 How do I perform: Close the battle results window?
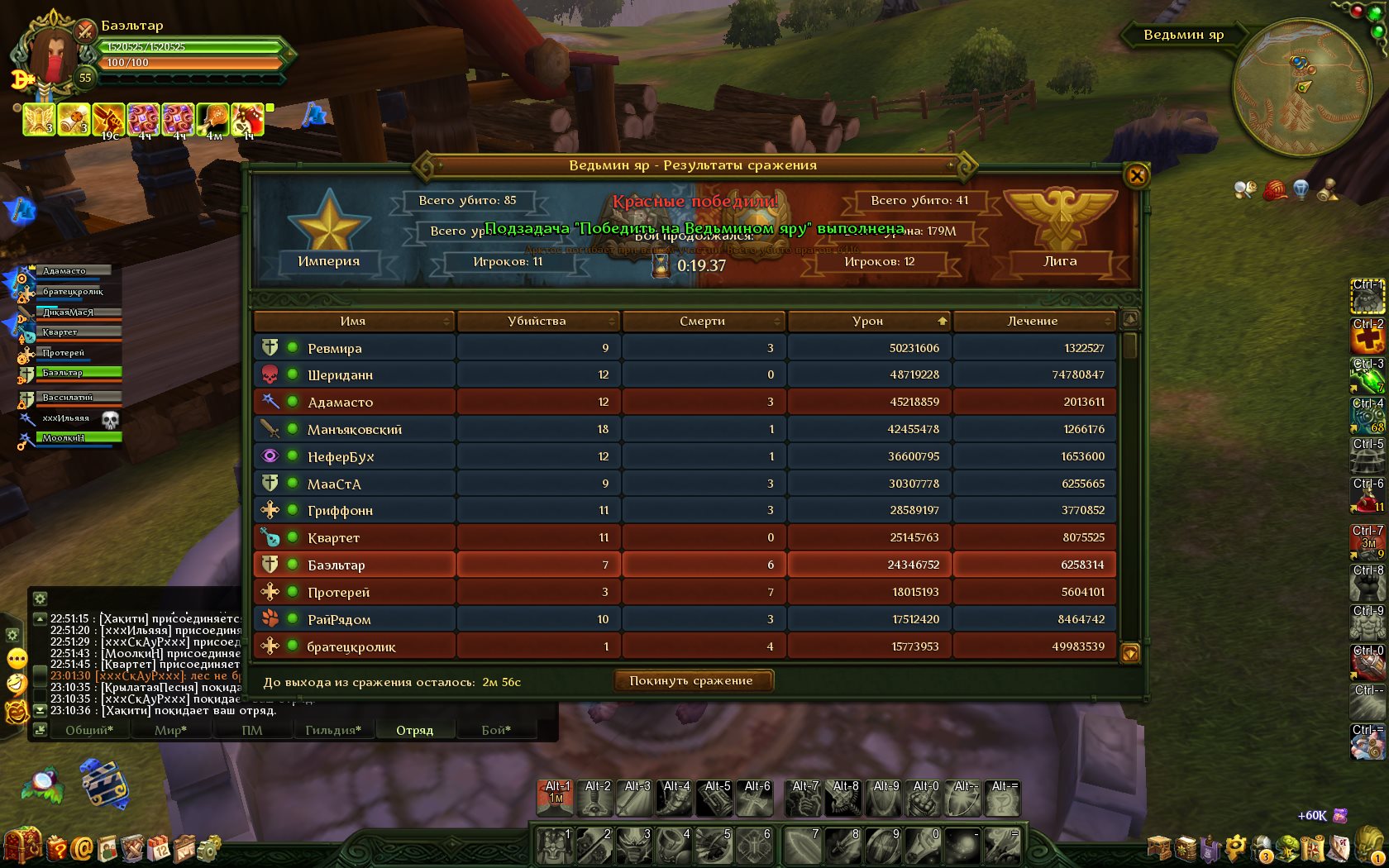click(1137, 175)
